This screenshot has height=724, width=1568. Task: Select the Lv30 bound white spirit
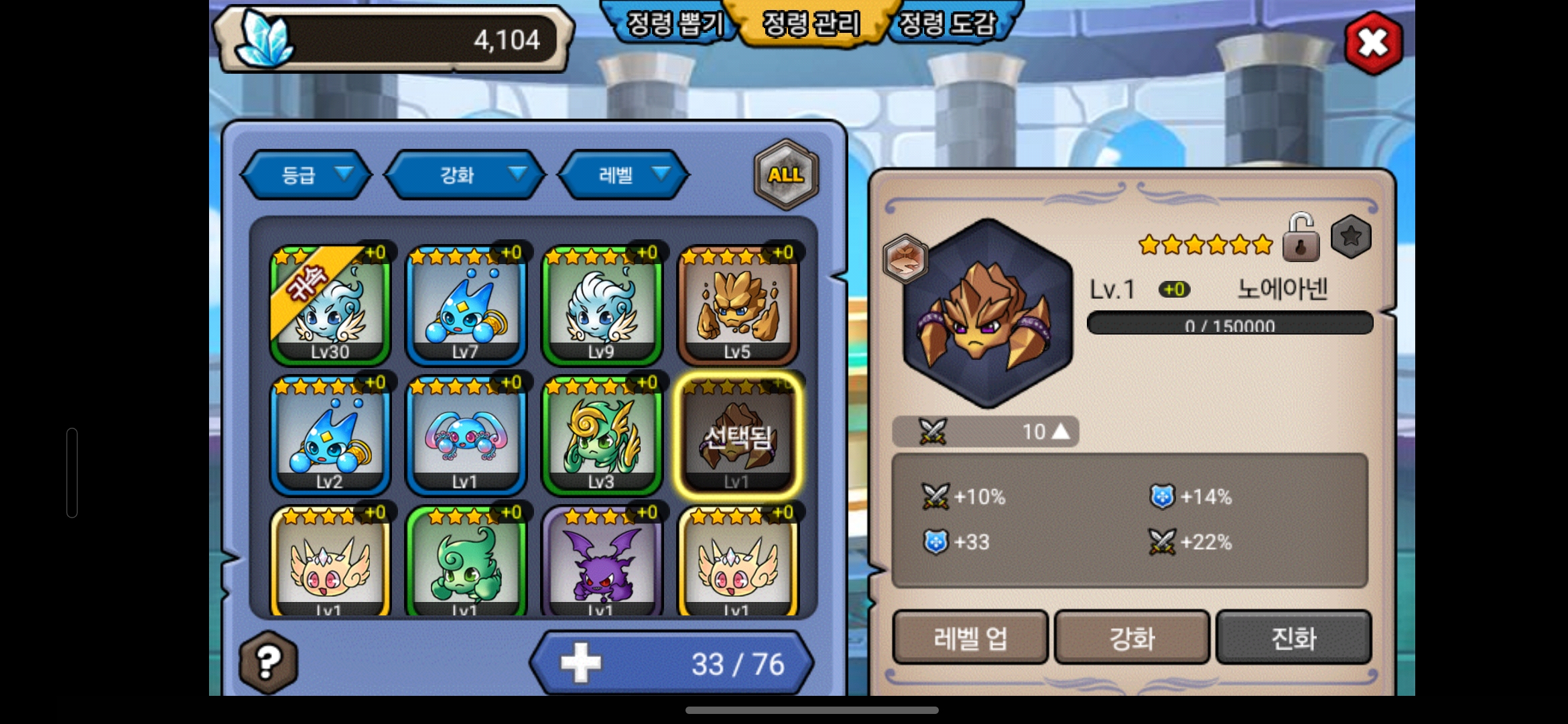coord(330,305)
